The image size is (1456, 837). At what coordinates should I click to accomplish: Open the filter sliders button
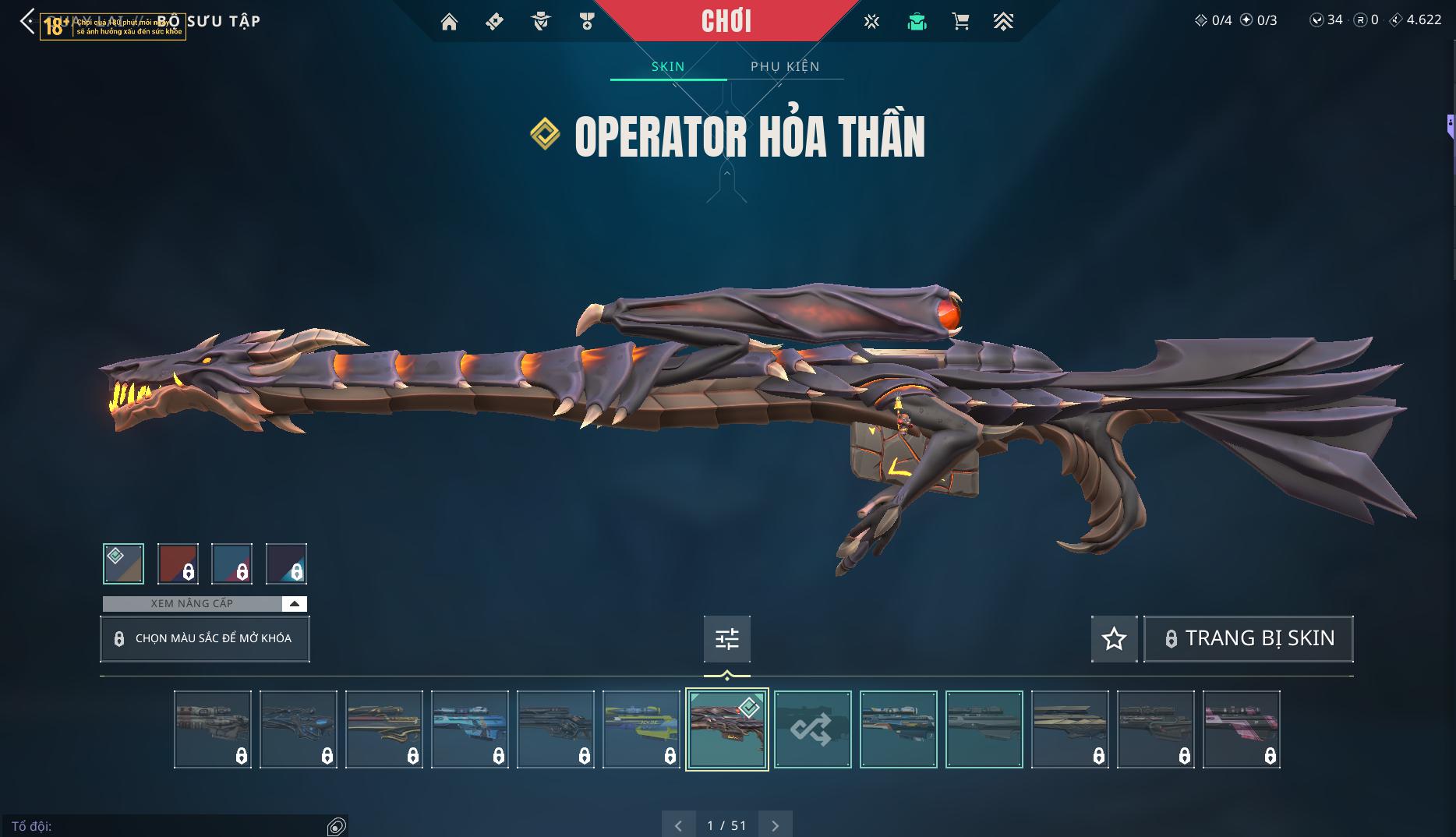click(726, 639)
